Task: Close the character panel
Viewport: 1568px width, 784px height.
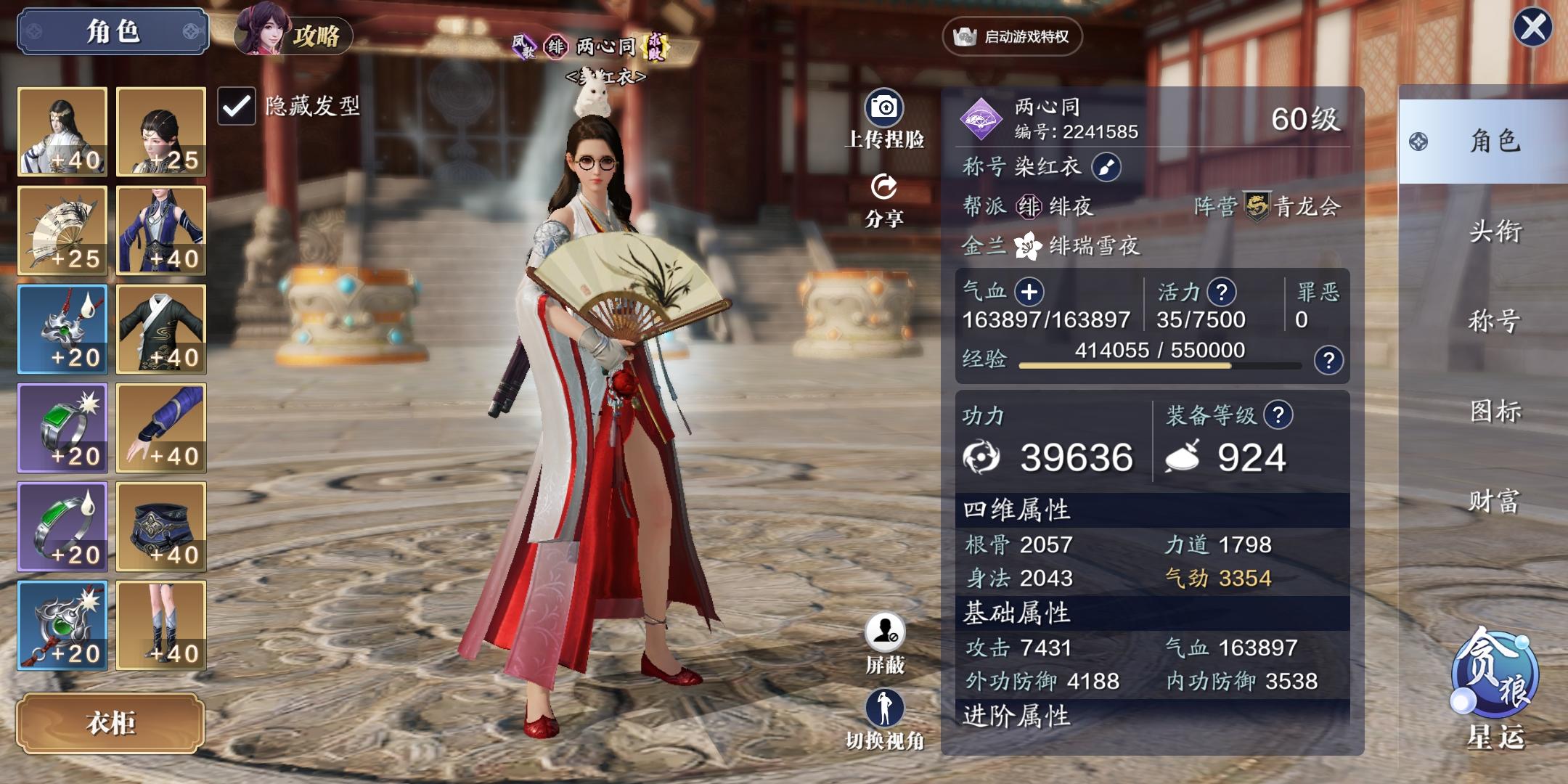Action: (1532, 28)
